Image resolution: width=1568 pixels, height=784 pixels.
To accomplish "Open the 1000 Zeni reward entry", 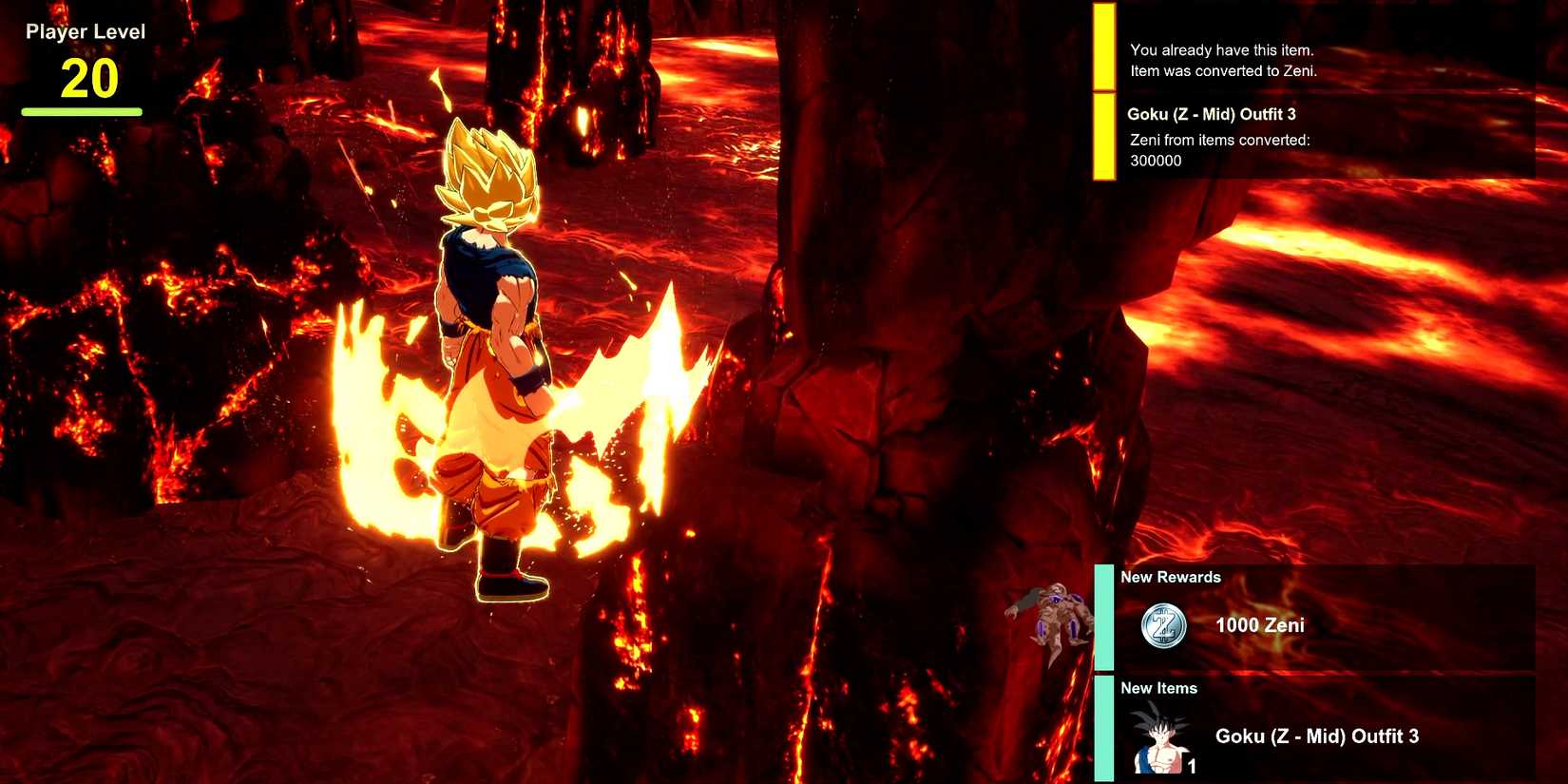I will [x=1261, y=625].
